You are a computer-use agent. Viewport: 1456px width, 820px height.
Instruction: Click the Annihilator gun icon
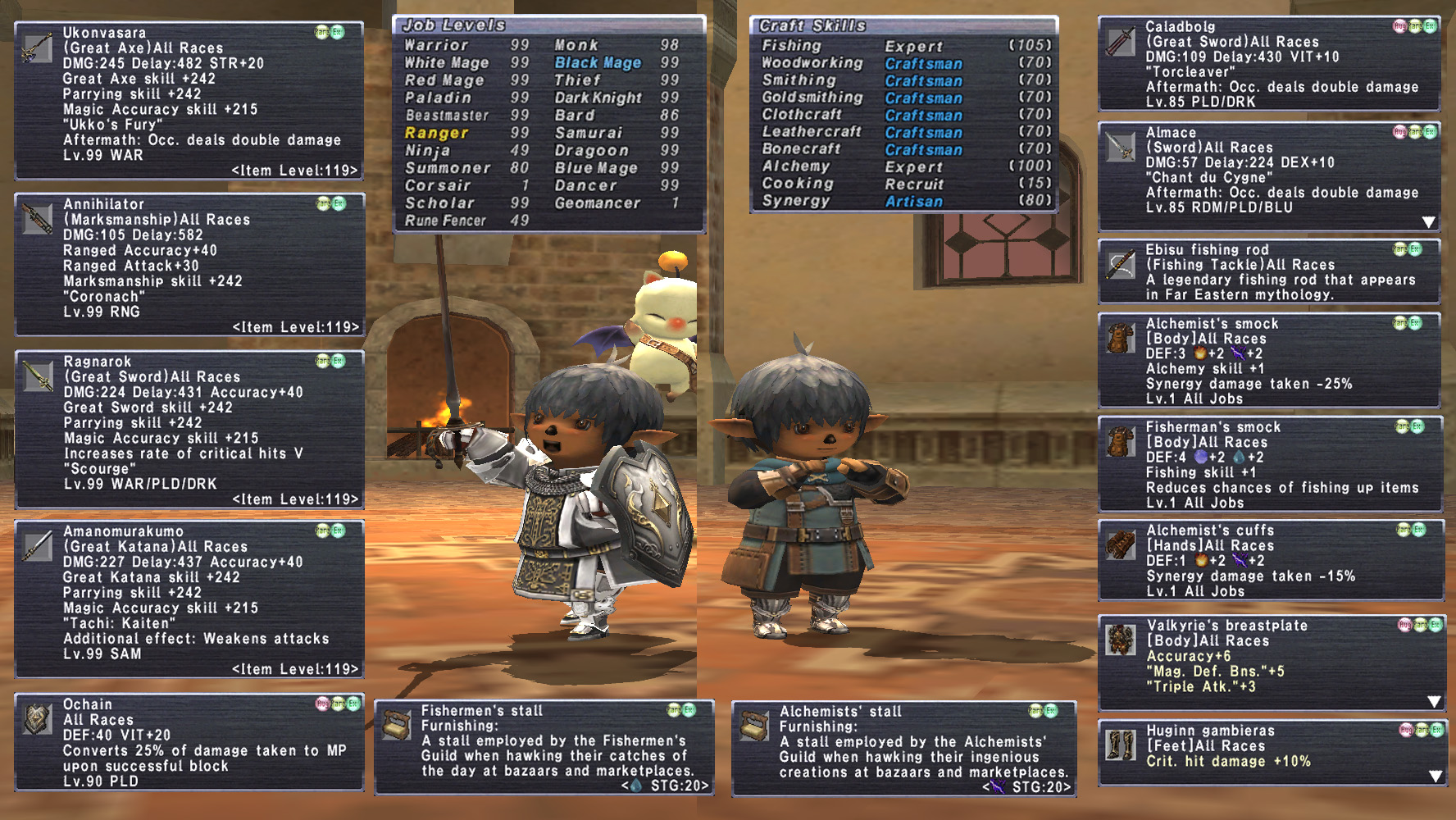tap(37, 219)
